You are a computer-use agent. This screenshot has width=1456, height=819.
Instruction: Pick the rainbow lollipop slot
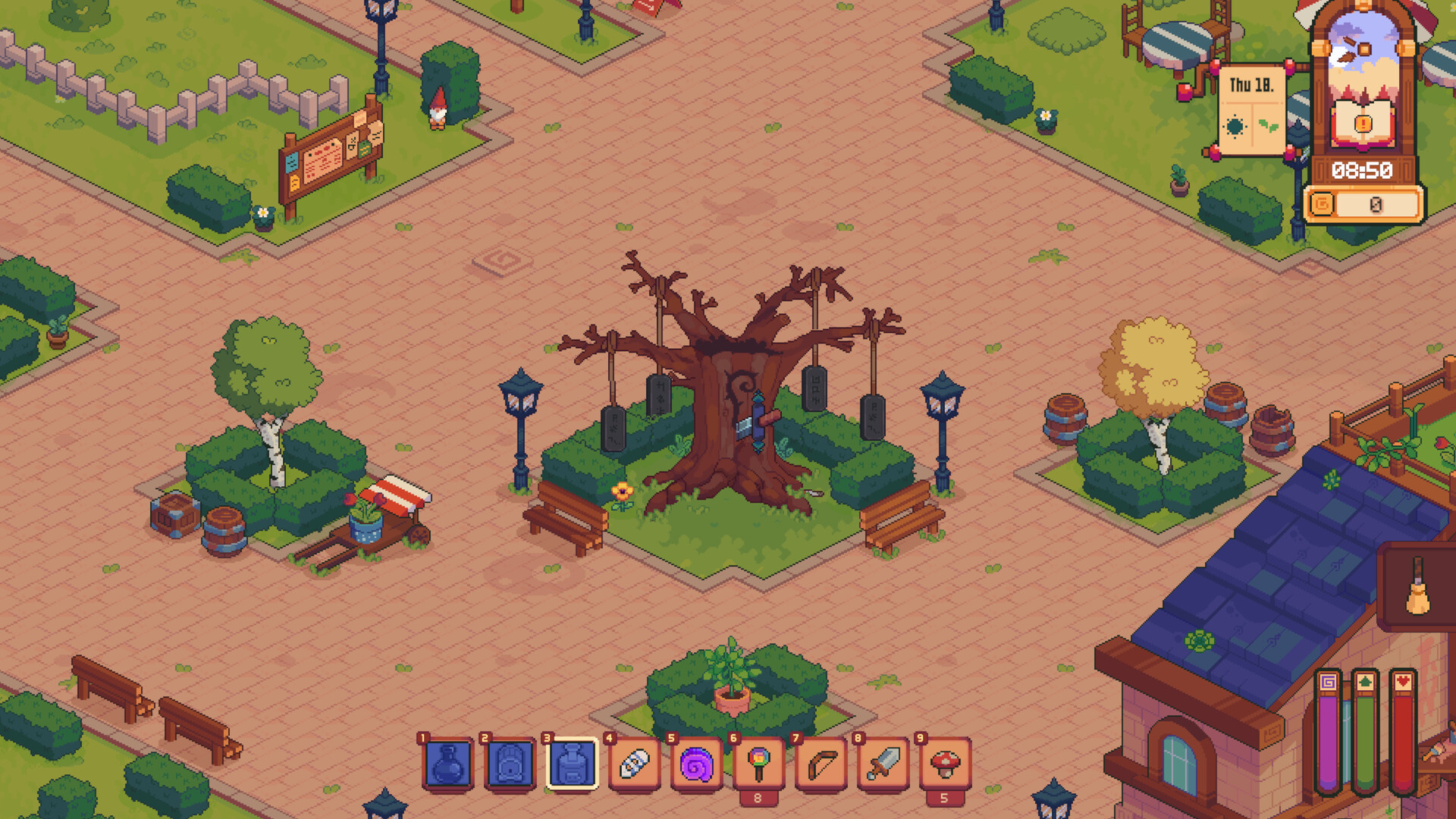click(758, 764)
